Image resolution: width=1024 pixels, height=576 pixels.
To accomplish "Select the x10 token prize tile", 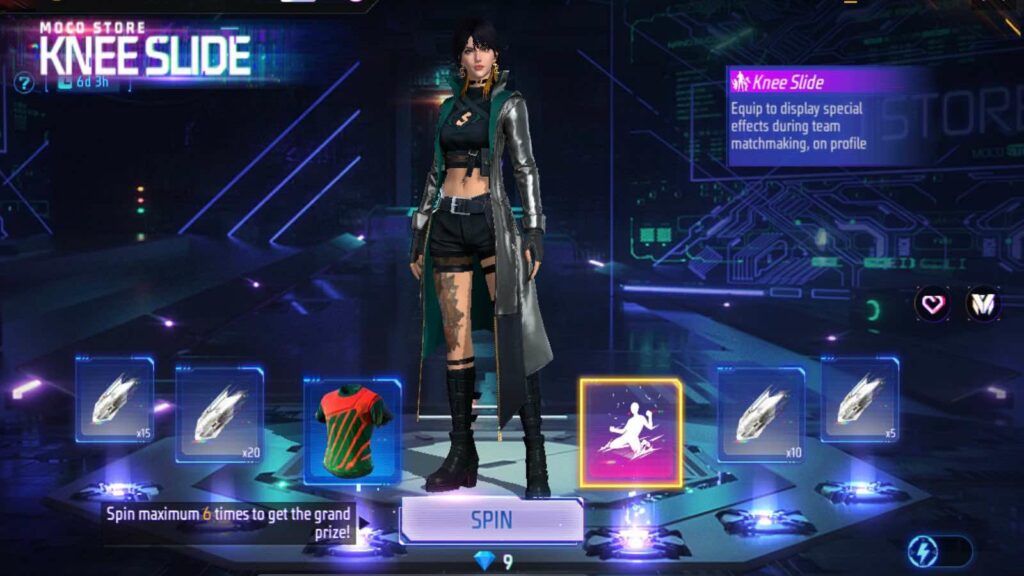I will tap(761, 414).
